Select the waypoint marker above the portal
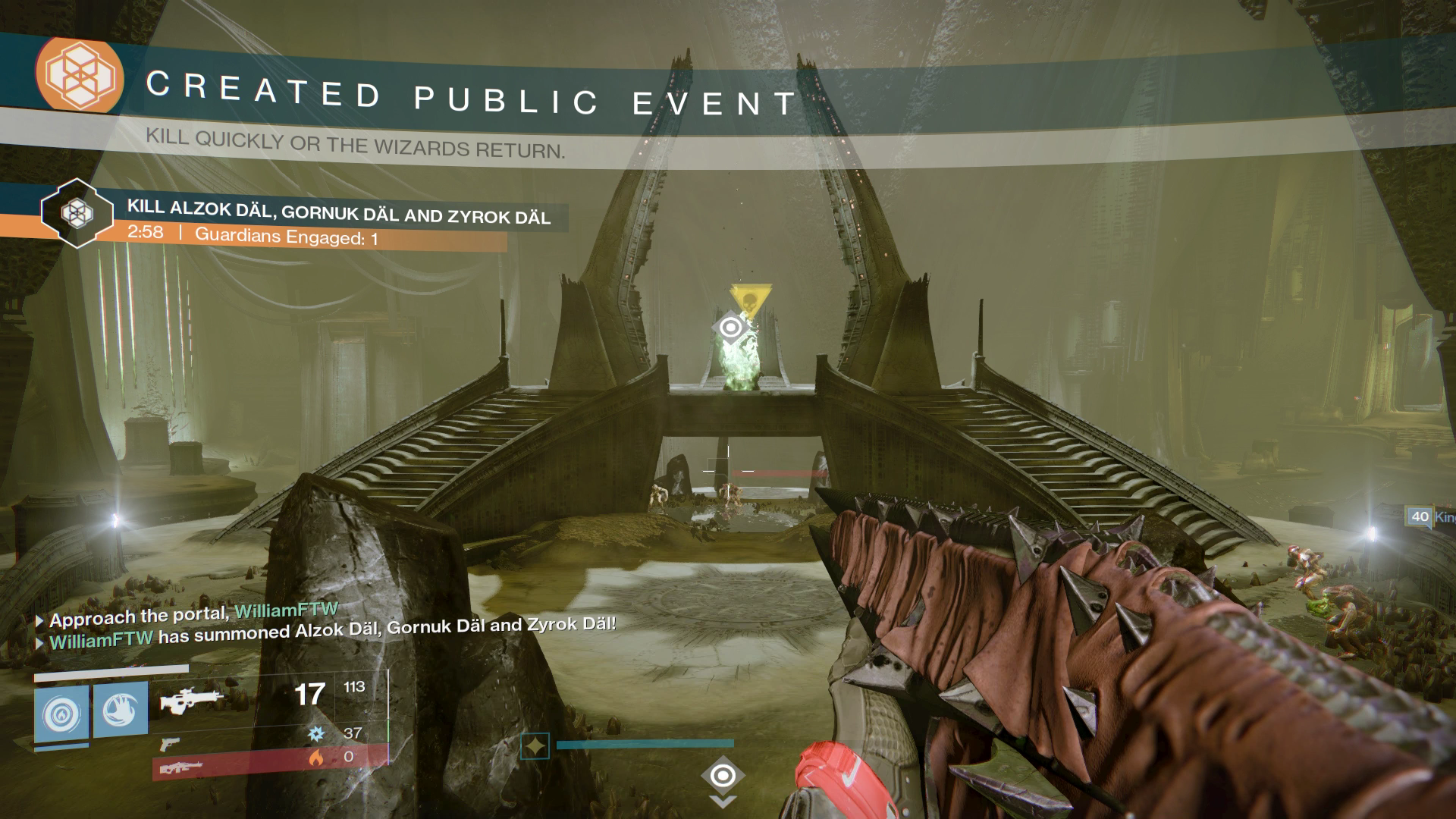The width and height of the screenshot is (1456, 819). (730, 328)
